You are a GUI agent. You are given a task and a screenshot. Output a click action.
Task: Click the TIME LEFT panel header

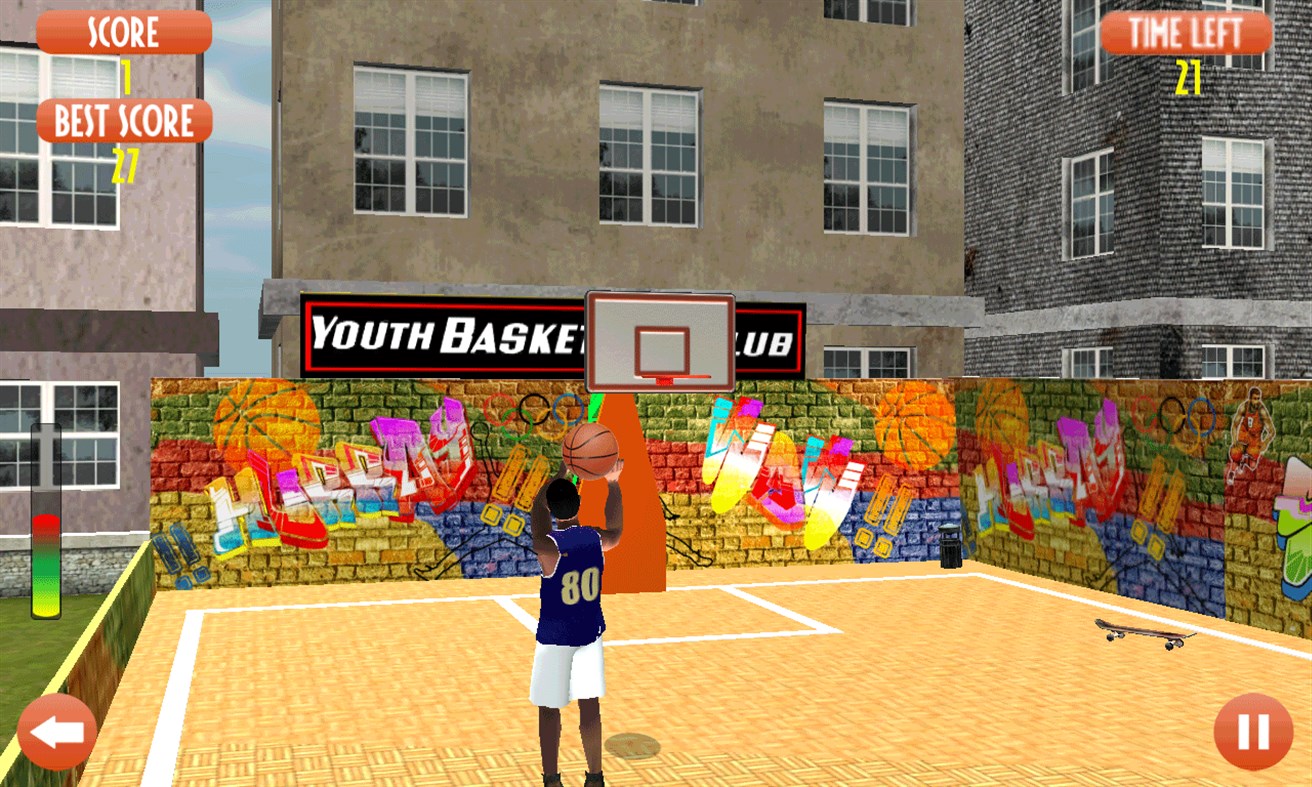point(1184,31)
